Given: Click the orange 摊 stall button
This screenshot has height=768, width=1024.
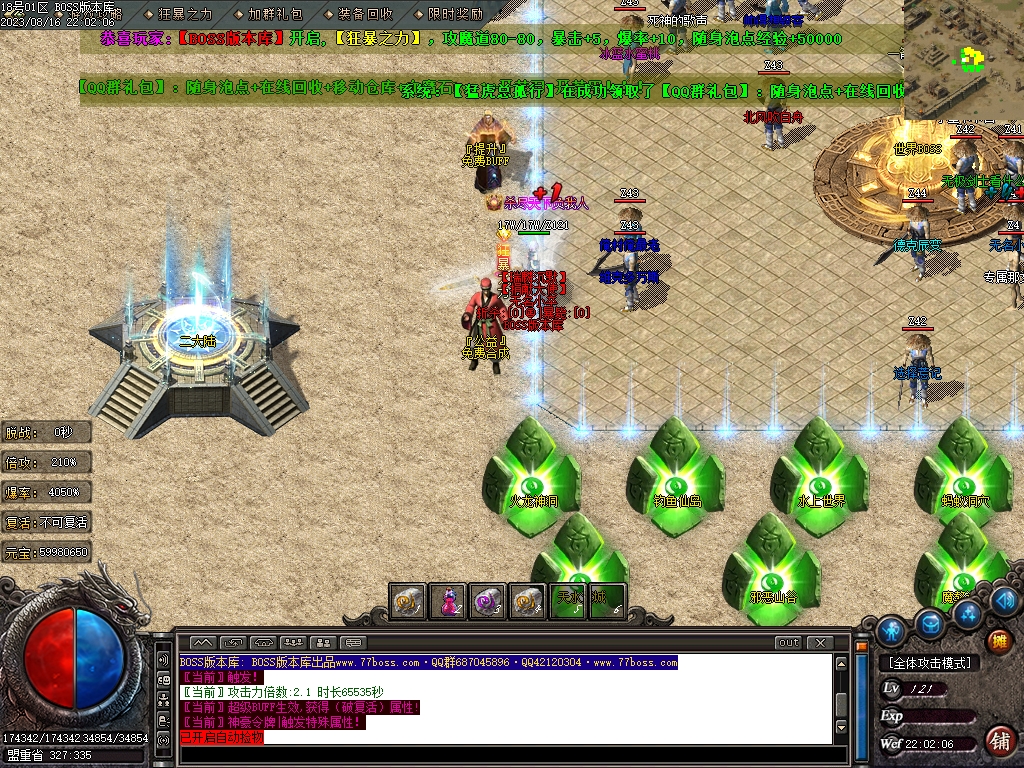Looking at the screenshot, I should tap(997, 641).
